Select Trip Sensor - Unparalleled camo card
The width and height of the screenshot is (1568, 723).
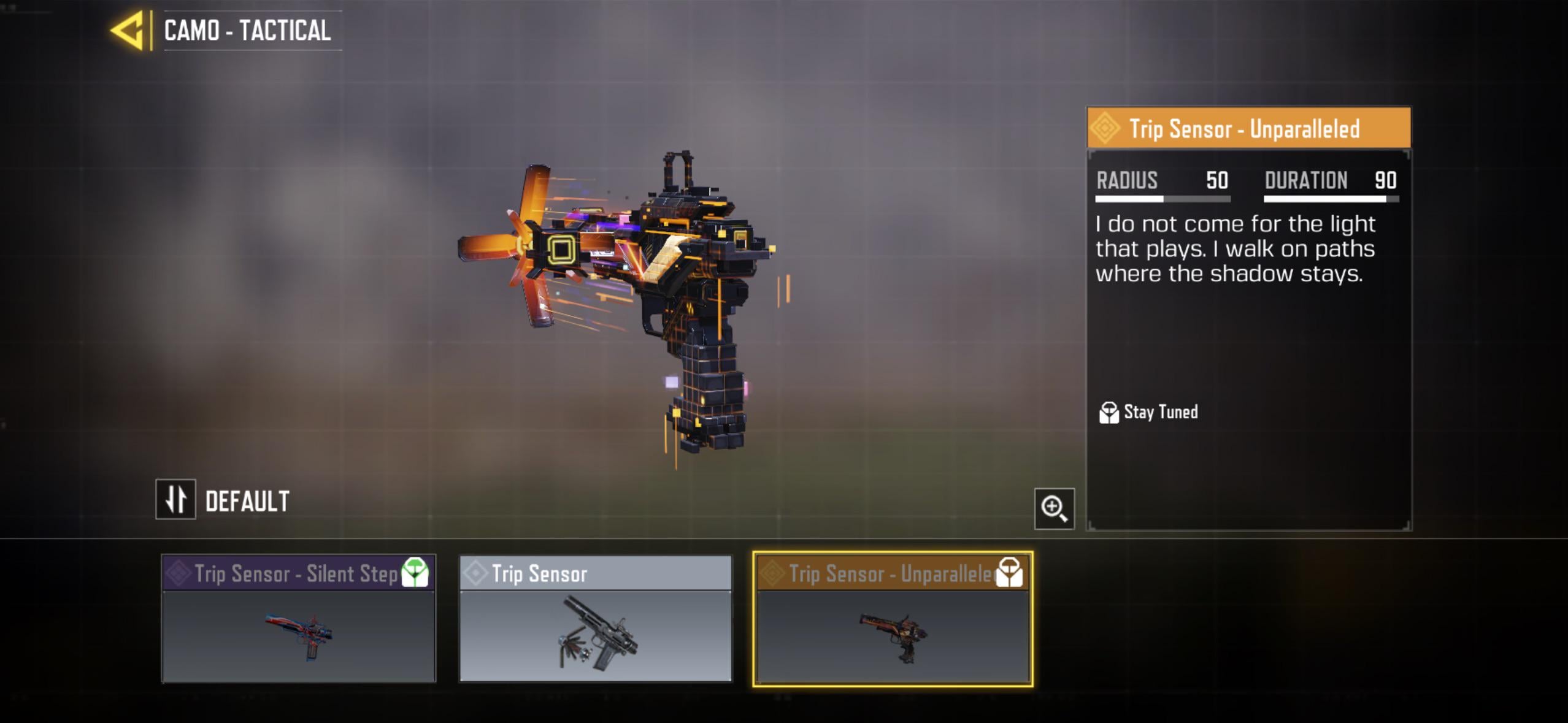coord(893,618)
